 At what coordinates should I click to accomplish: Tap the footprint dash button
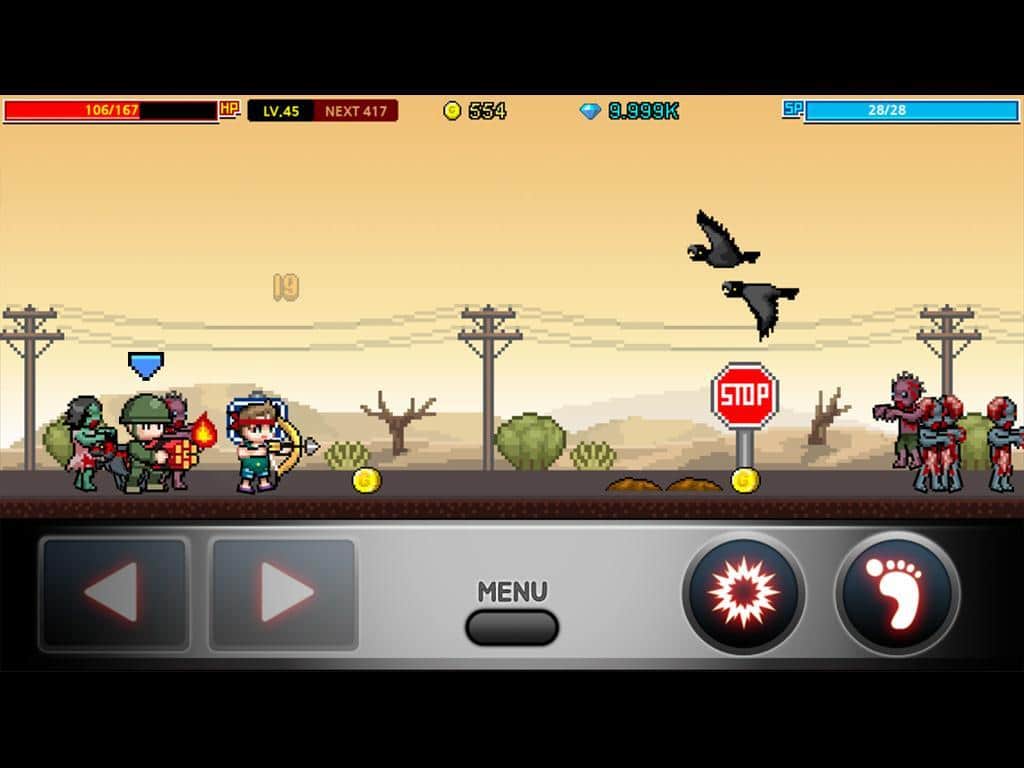897,593
